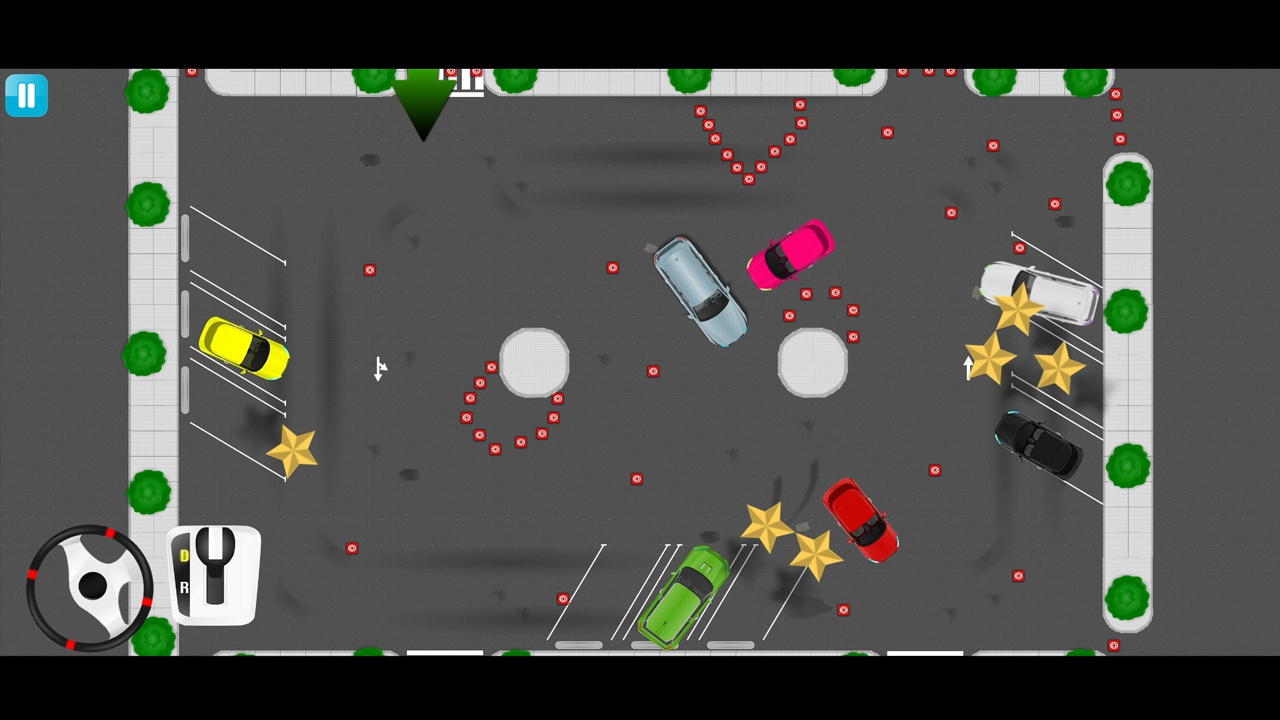The height and width of the screenshot is (720, 1280).
Task: Tap the pause button in the top-left corner
Action: click(x=26, y=94)
